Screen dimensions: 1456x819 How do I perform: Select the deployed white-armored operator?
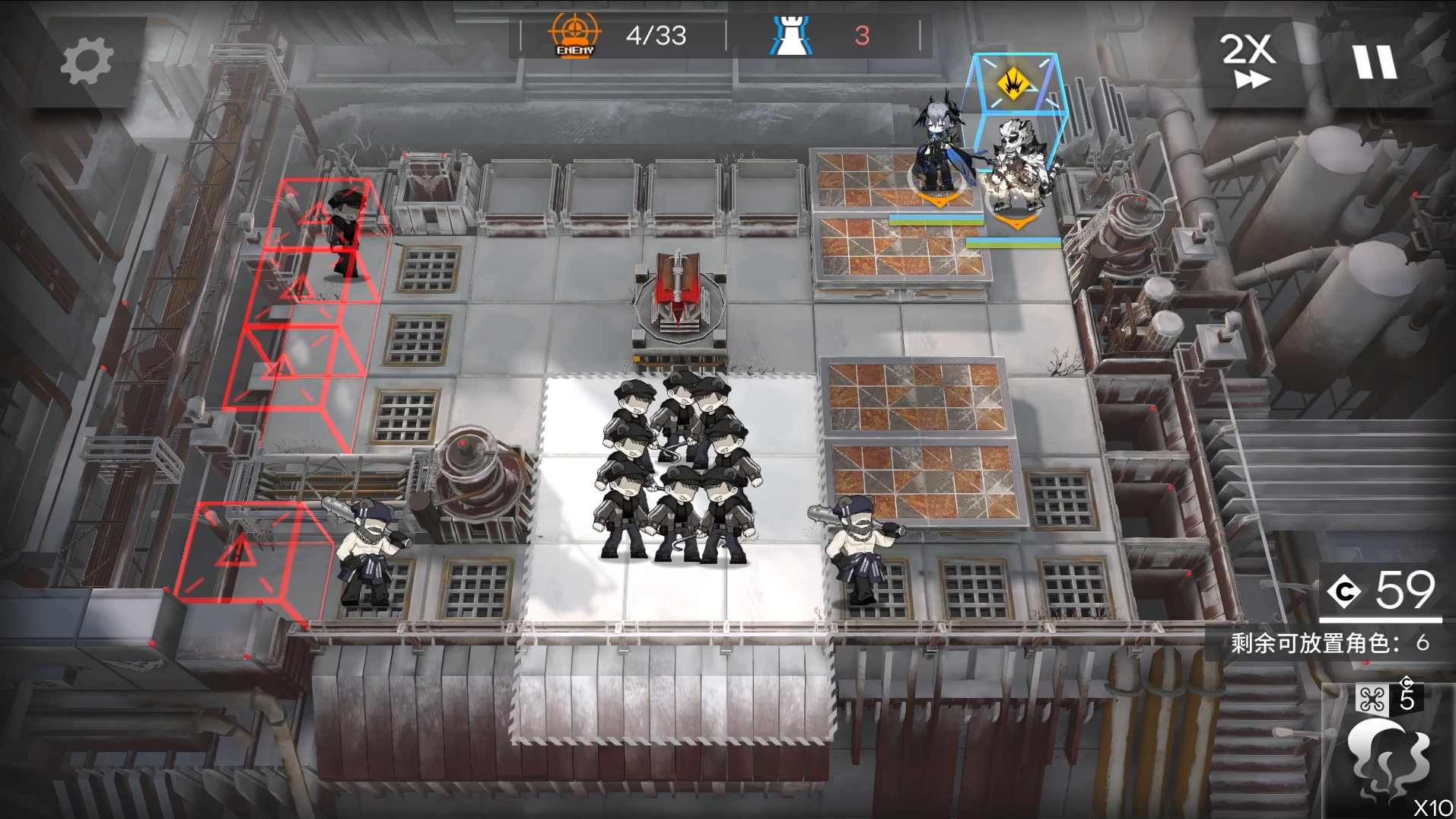click(1019, 167)
